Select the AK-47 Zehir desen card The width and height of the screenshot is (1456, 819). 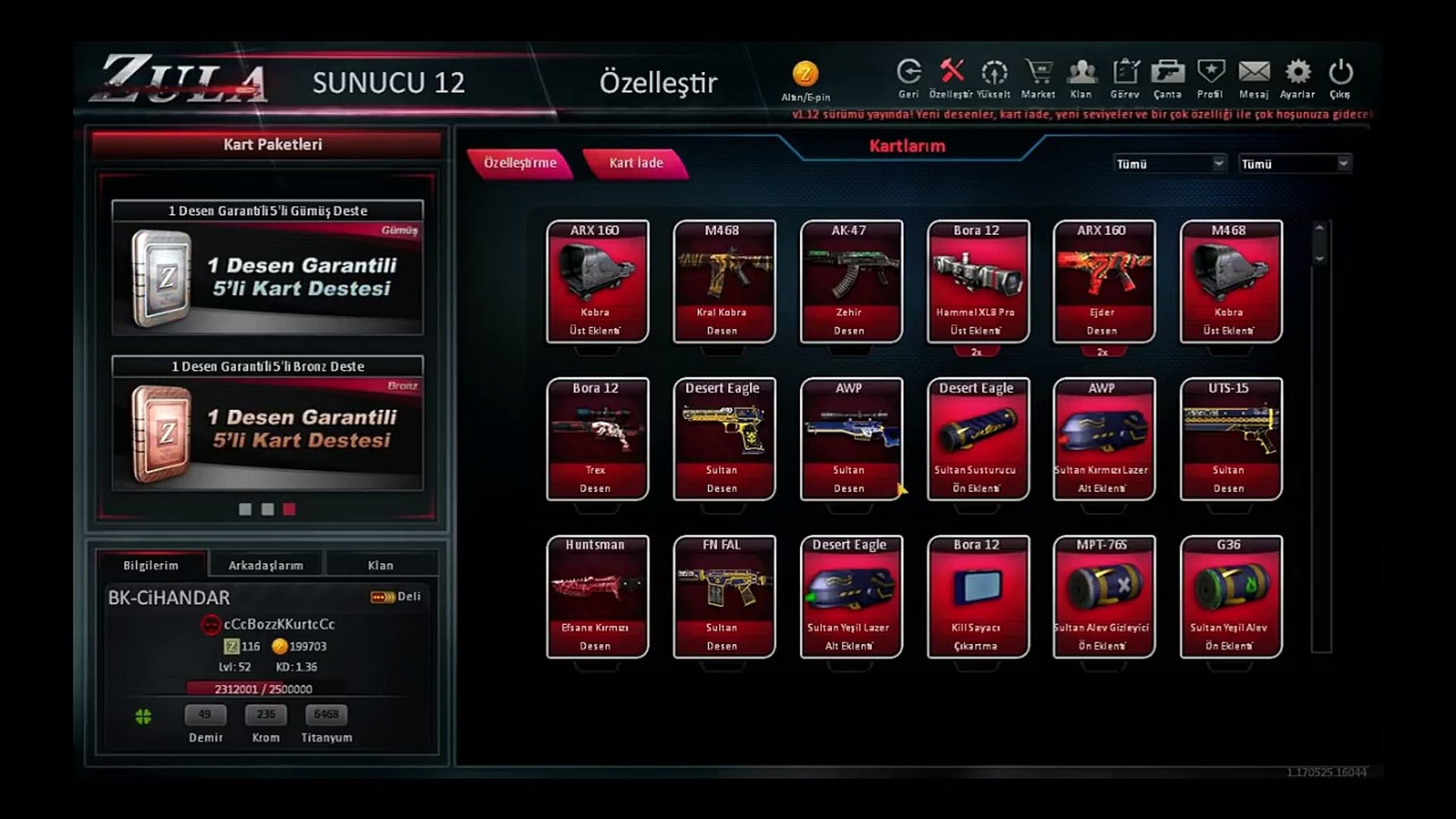(850, 281)
